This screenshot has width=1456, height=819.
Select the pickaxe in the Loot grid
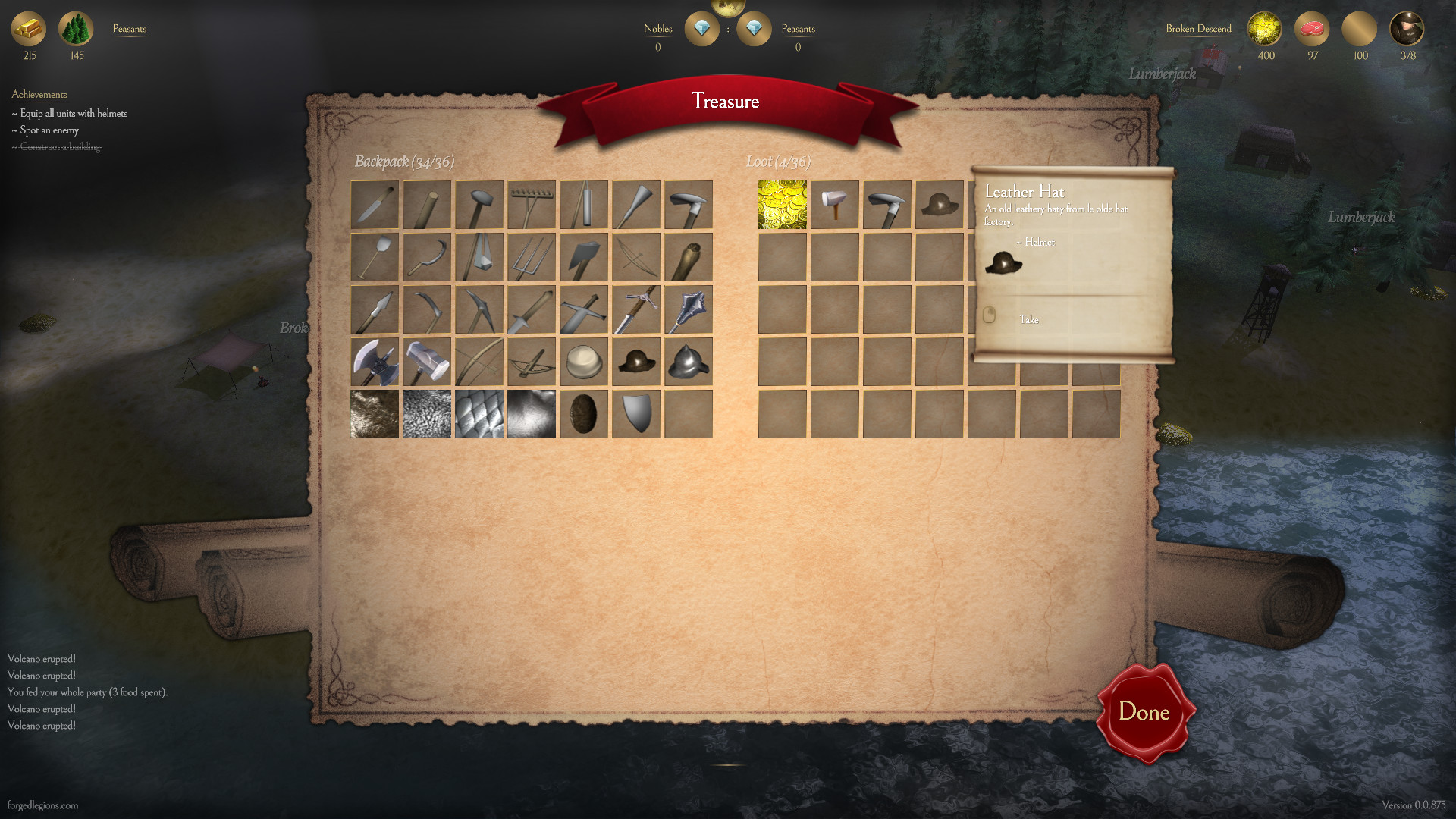tap(887, 203)
